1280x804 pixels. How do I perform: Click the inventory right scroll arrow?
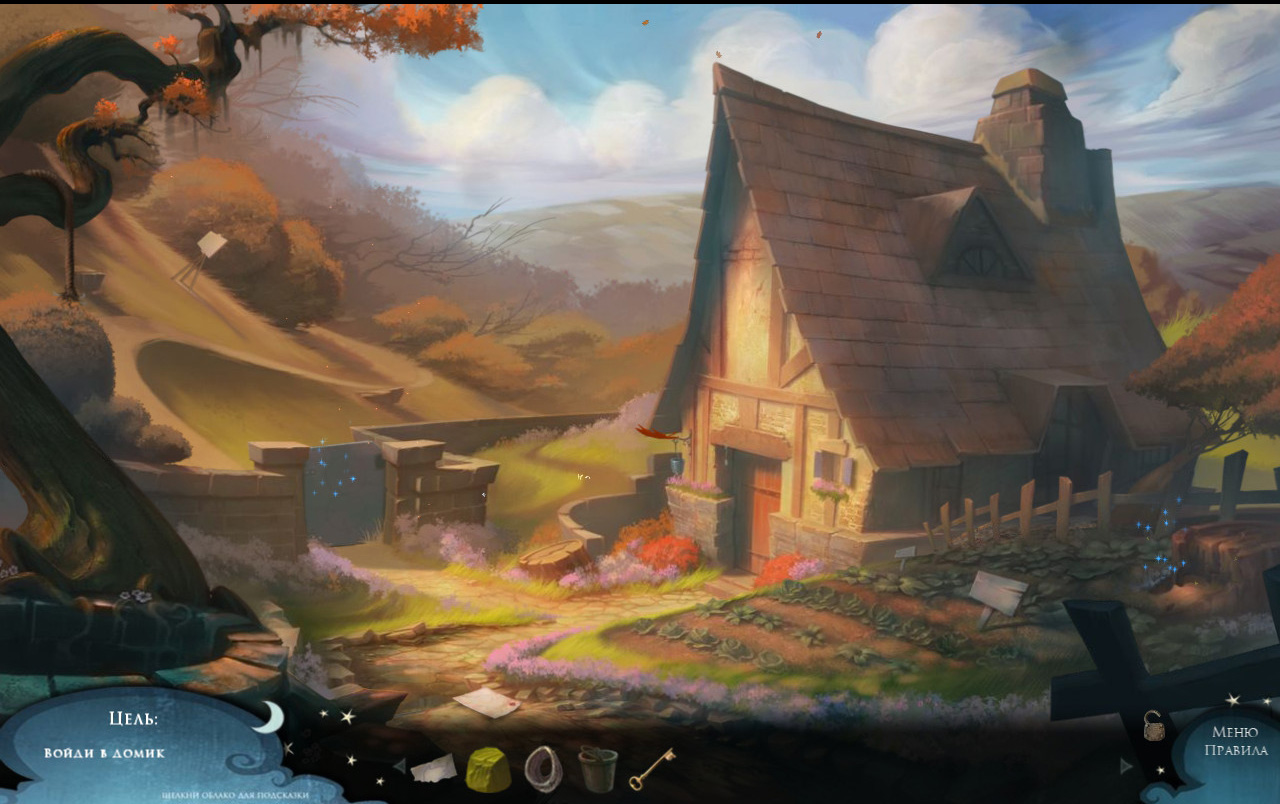(1127, 766)
